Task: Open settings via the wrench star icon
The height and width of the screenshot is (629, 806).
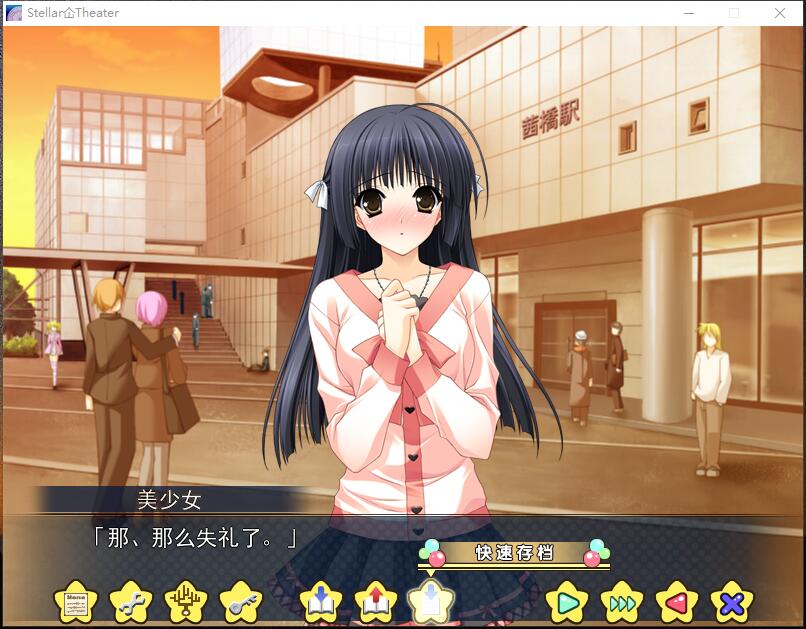Action: click(x=130, y=603)
